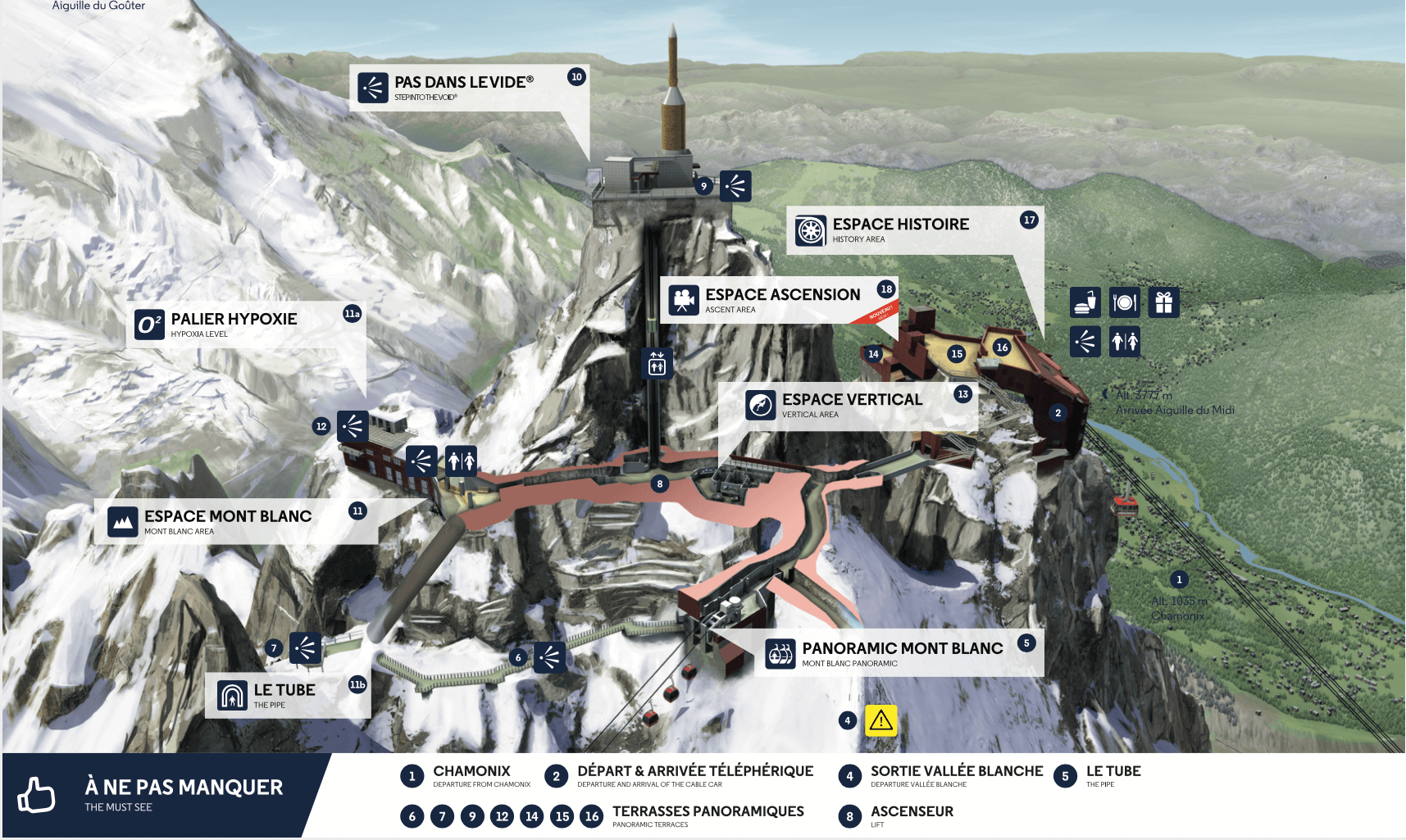Screen dimensions: 1406x840
Task: Click the restaurant plate icon
Action: [x=1125, y=302]
